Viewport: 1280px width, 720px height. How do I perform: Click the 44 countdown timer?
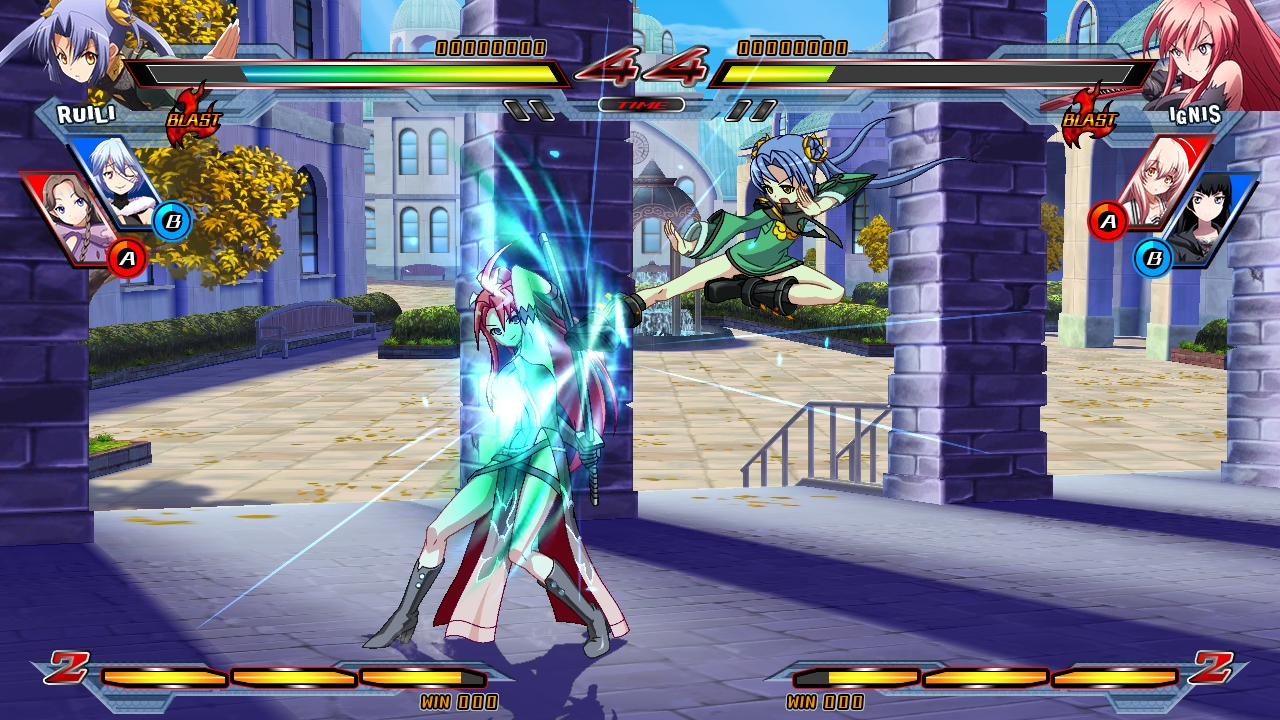coord(640,68)
